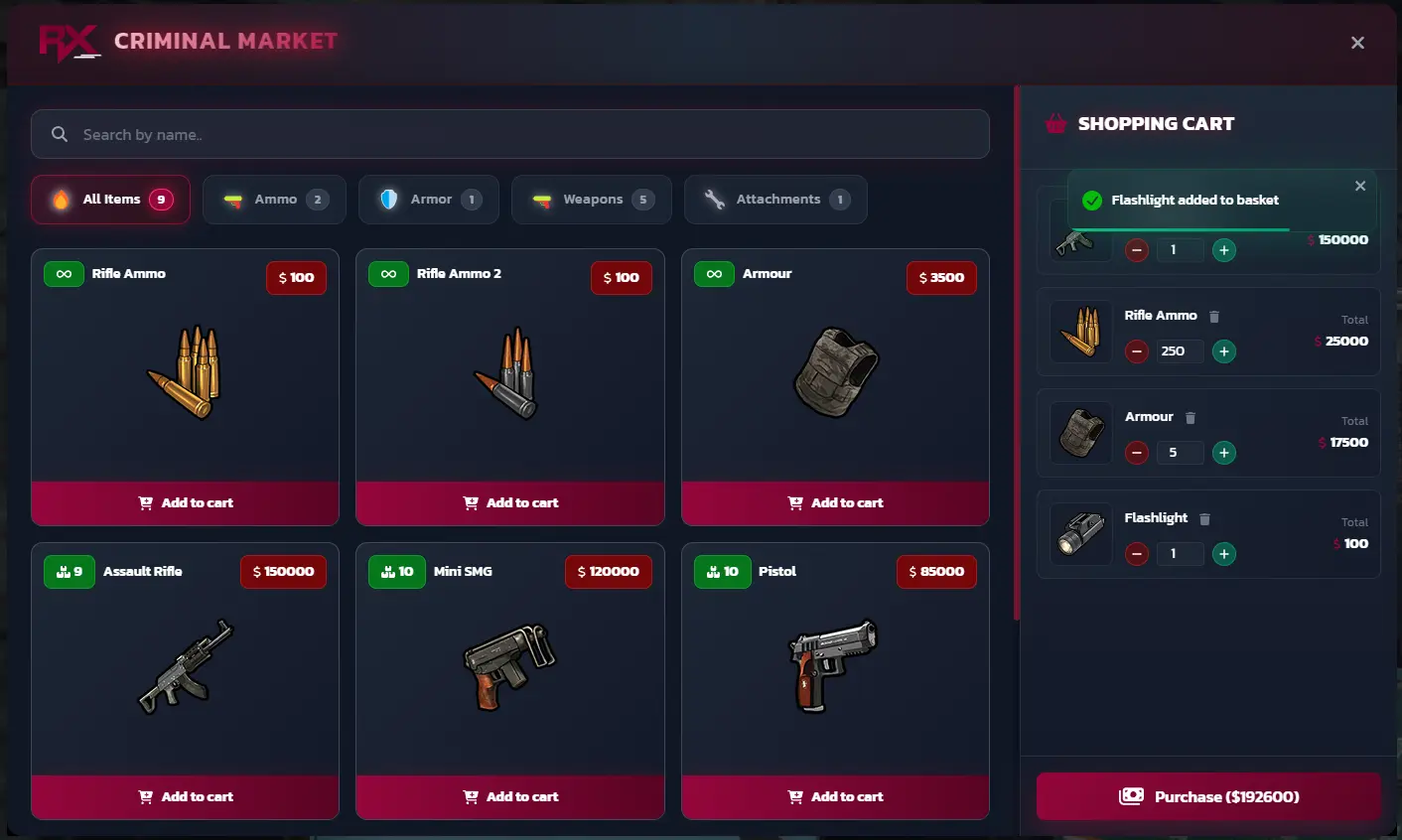Screen dimensions: 1402x840
Task: Click the basket icon in Shopping Cart header
Action: [x=1054, y=123]
